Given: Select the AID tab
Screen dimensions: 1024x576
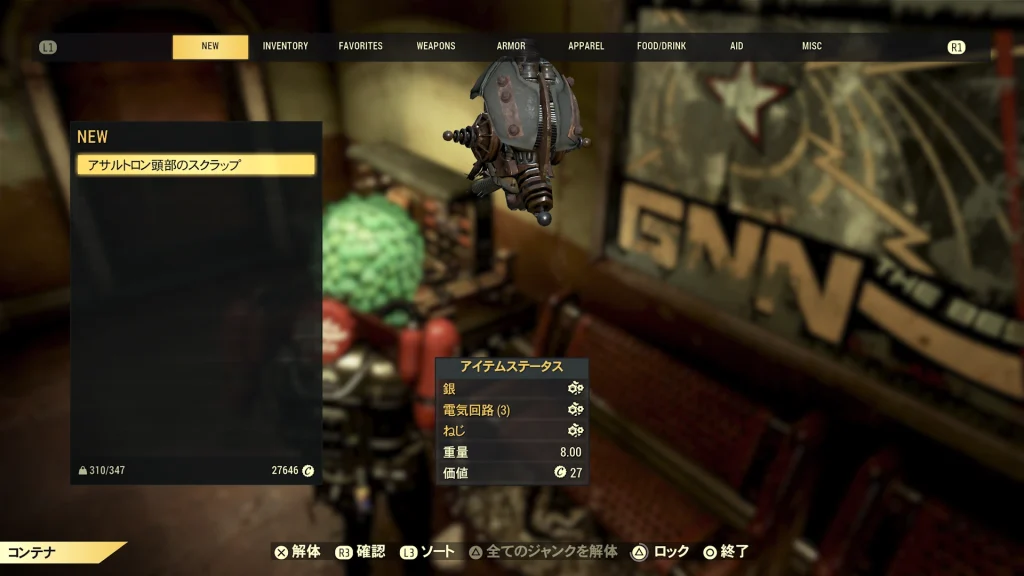Looking at the screenshot, I should point(737,46).
